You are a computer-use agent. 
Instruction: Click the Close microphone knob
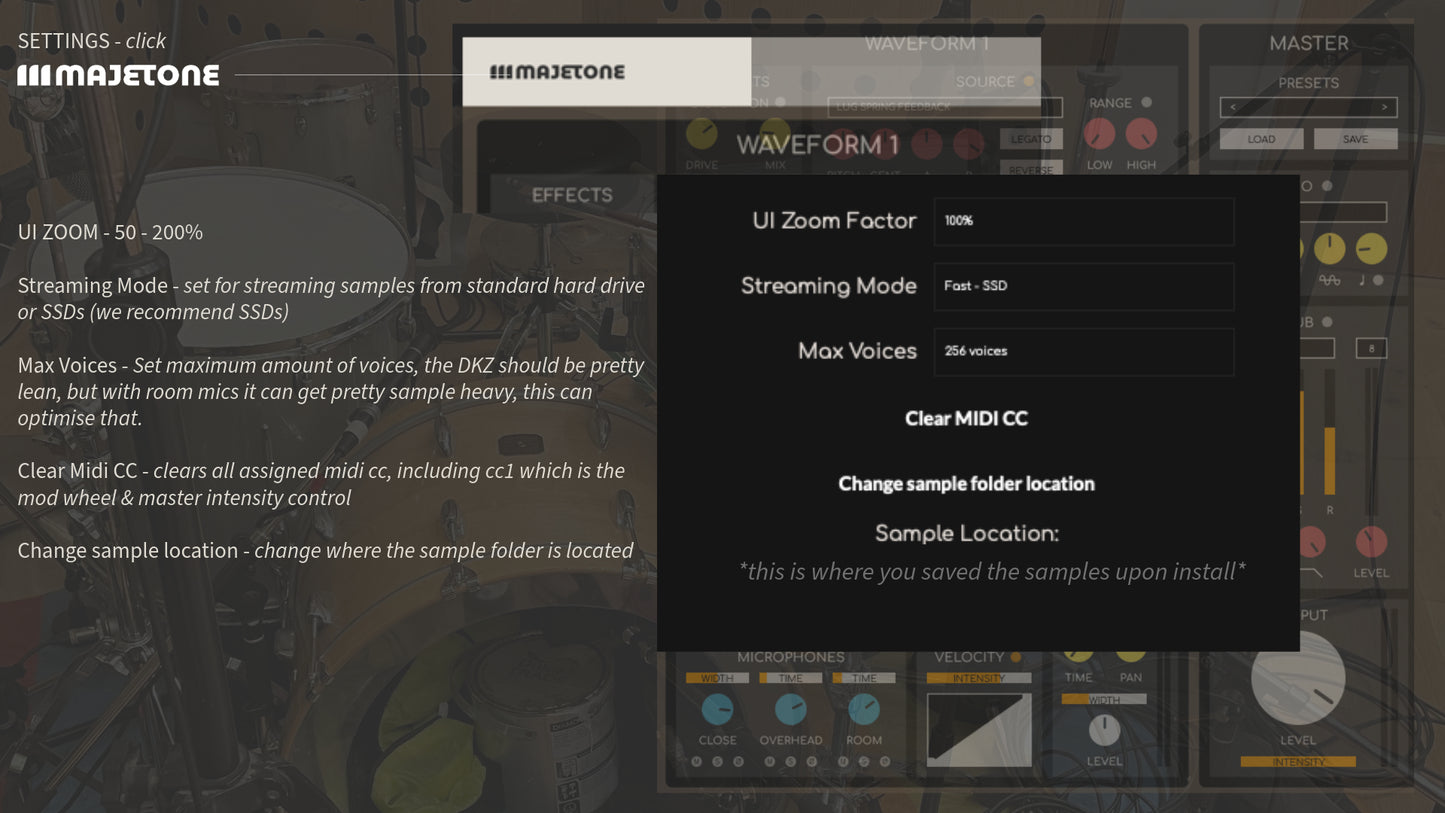click(x=717, y=709)
